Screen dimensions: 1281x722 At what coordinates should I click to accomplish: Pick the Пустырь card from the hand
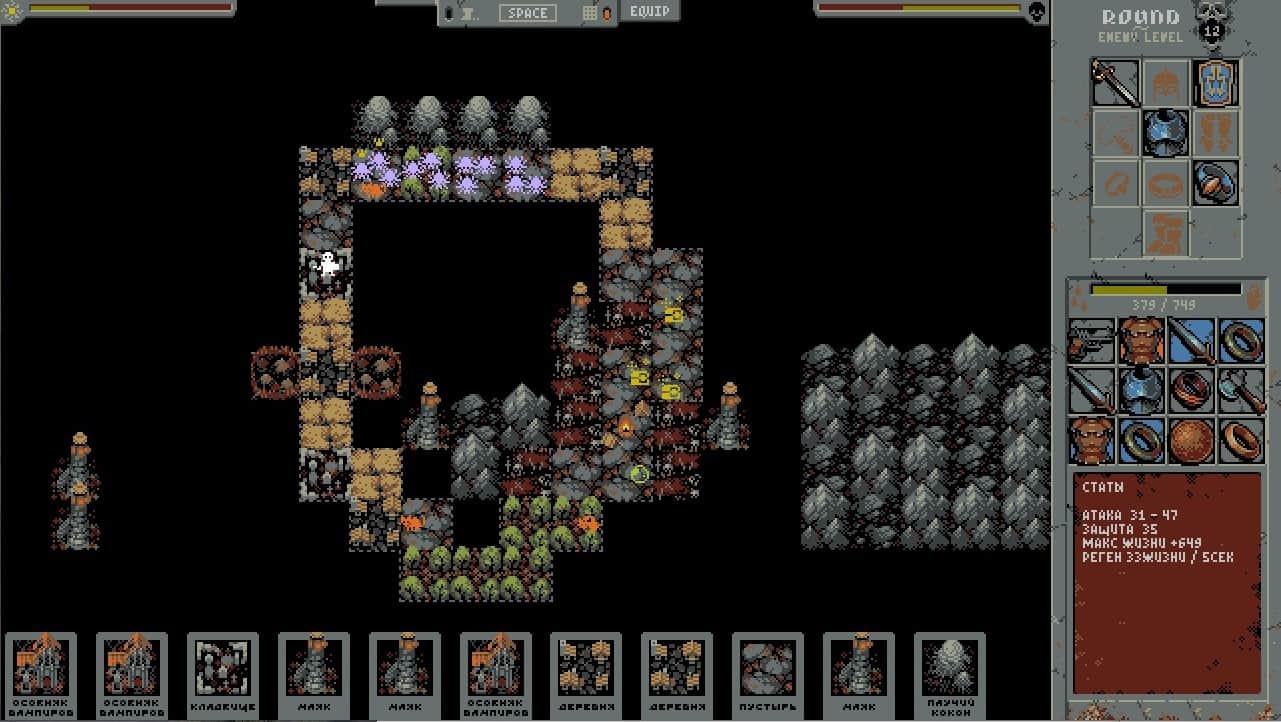point(767,674)
